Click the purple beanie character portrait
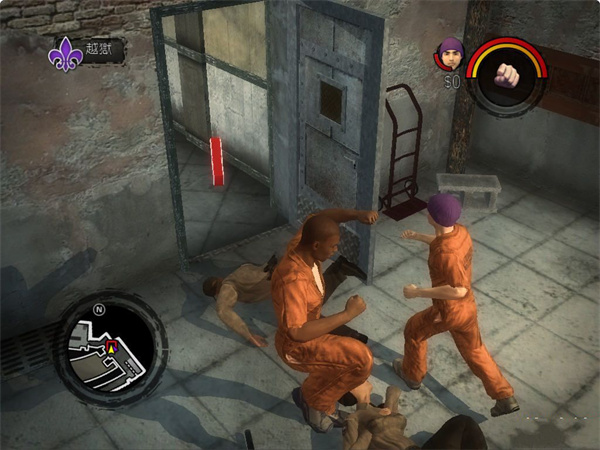 pyautogui.click(x=450, y=54)
